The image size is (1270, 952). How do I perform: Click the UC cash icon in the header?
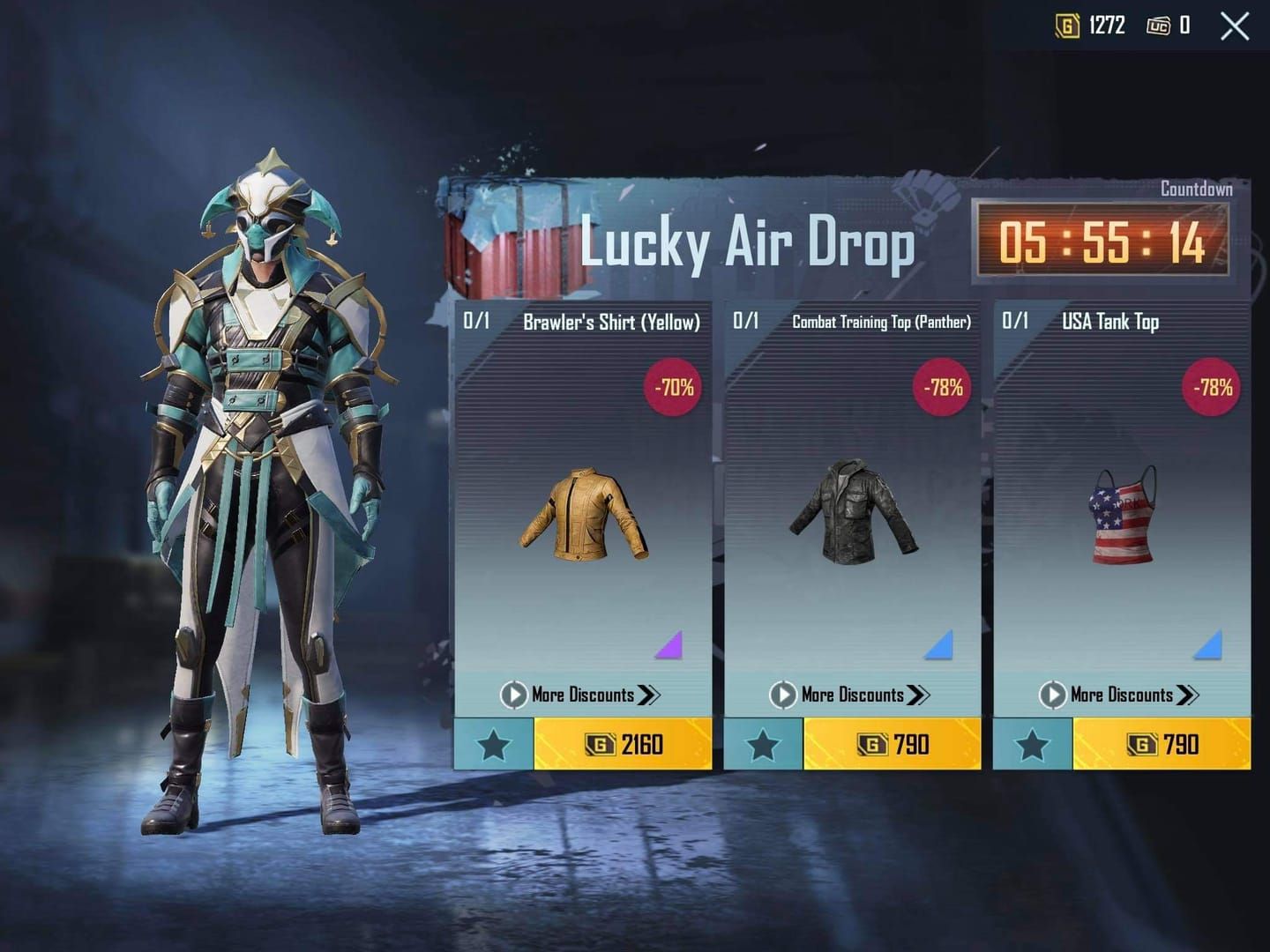(1162, 26)
